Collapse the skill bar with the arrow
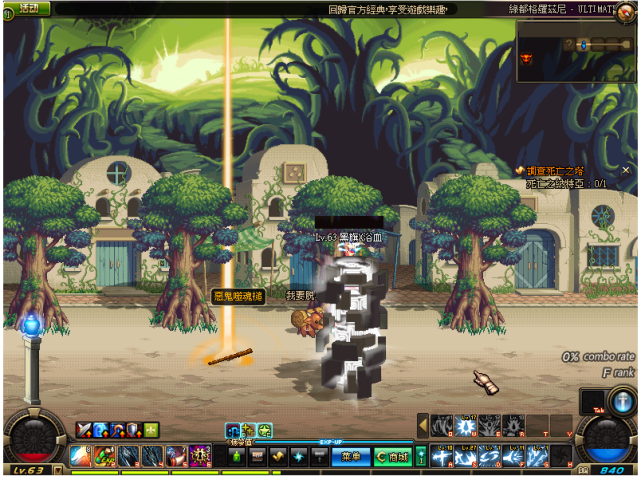 [x=423, y=425]
